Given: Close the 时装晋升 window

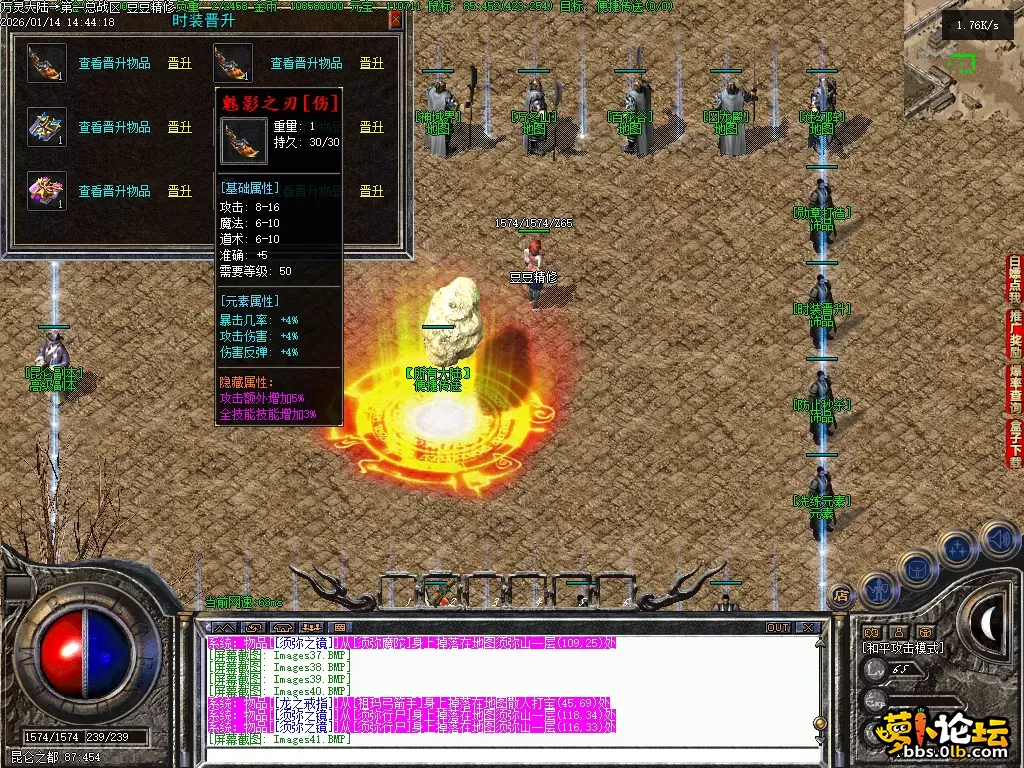Looking at the screenshot, I should pyautogui.click(x=395, y=19).
